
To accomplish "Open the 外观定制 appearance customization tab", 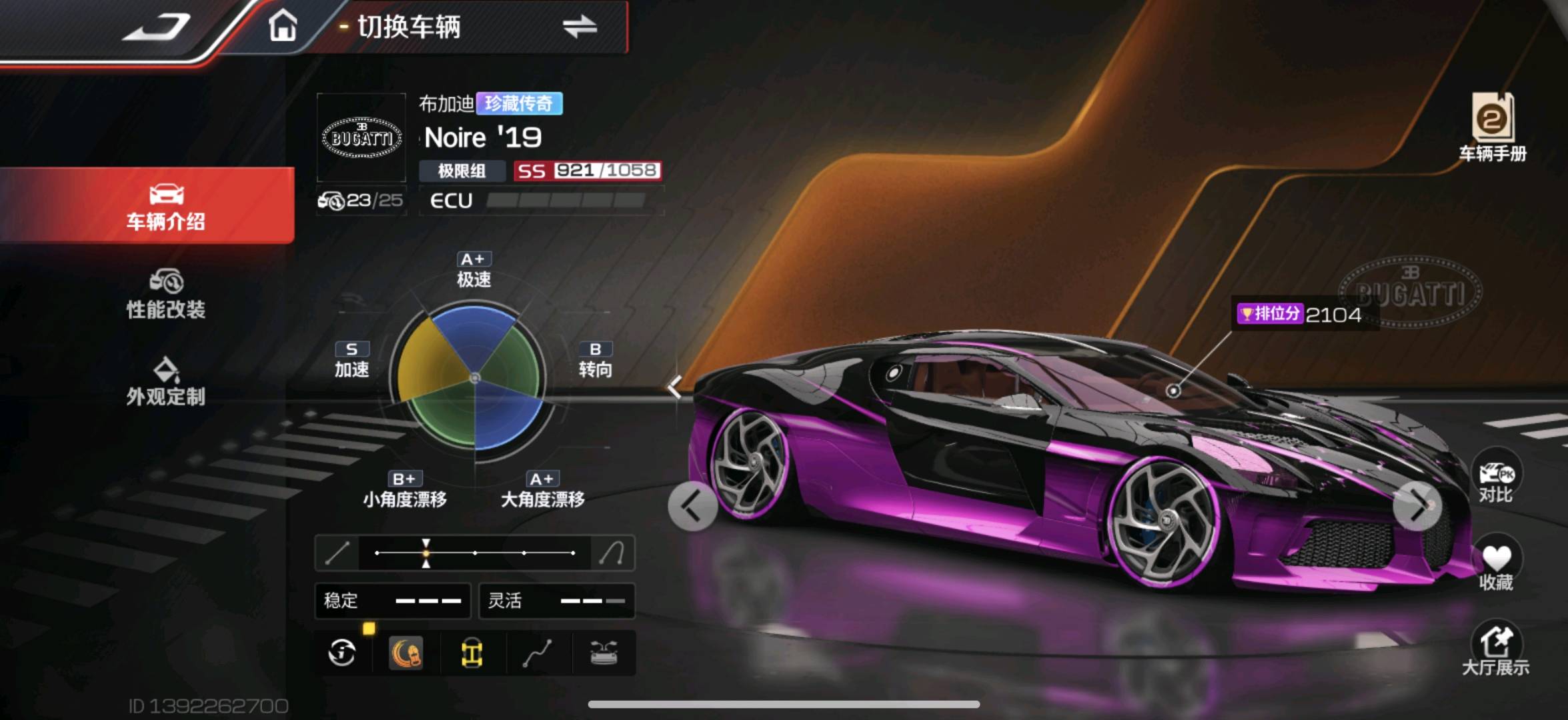I will click(x=165, y=381).
